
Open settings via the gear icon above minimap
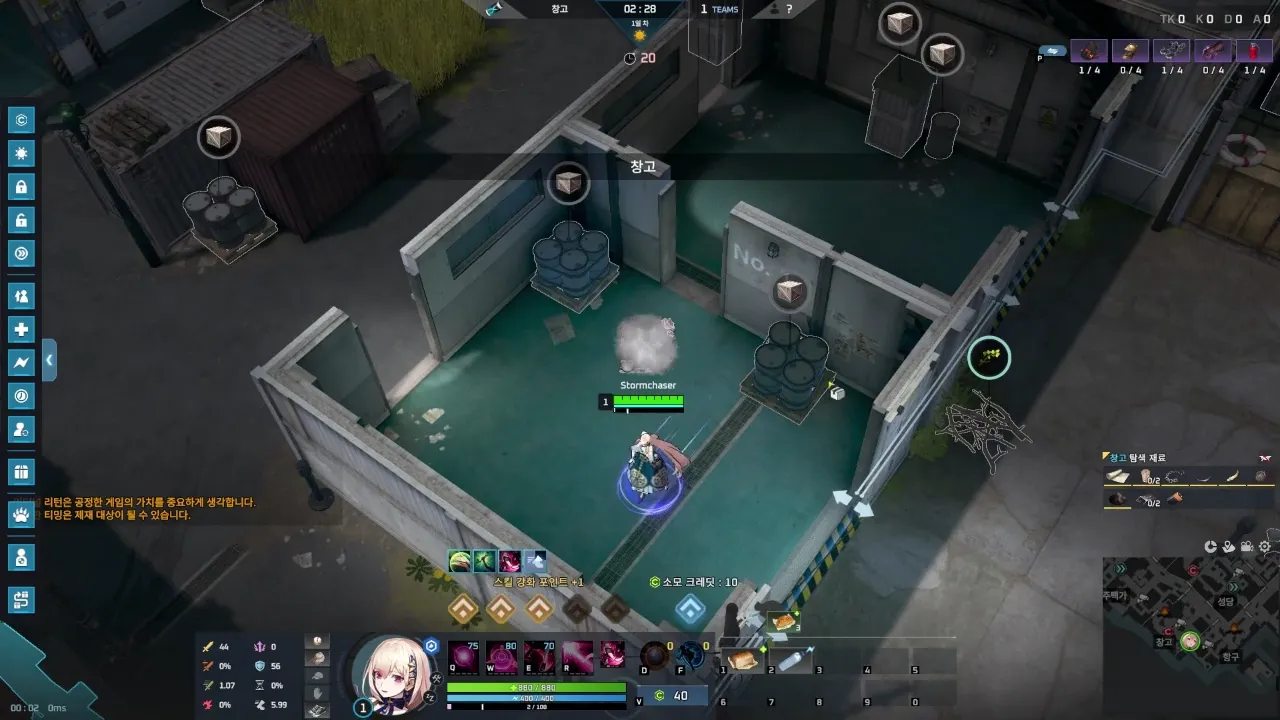pyautogui.click(x=1265, y=547)
